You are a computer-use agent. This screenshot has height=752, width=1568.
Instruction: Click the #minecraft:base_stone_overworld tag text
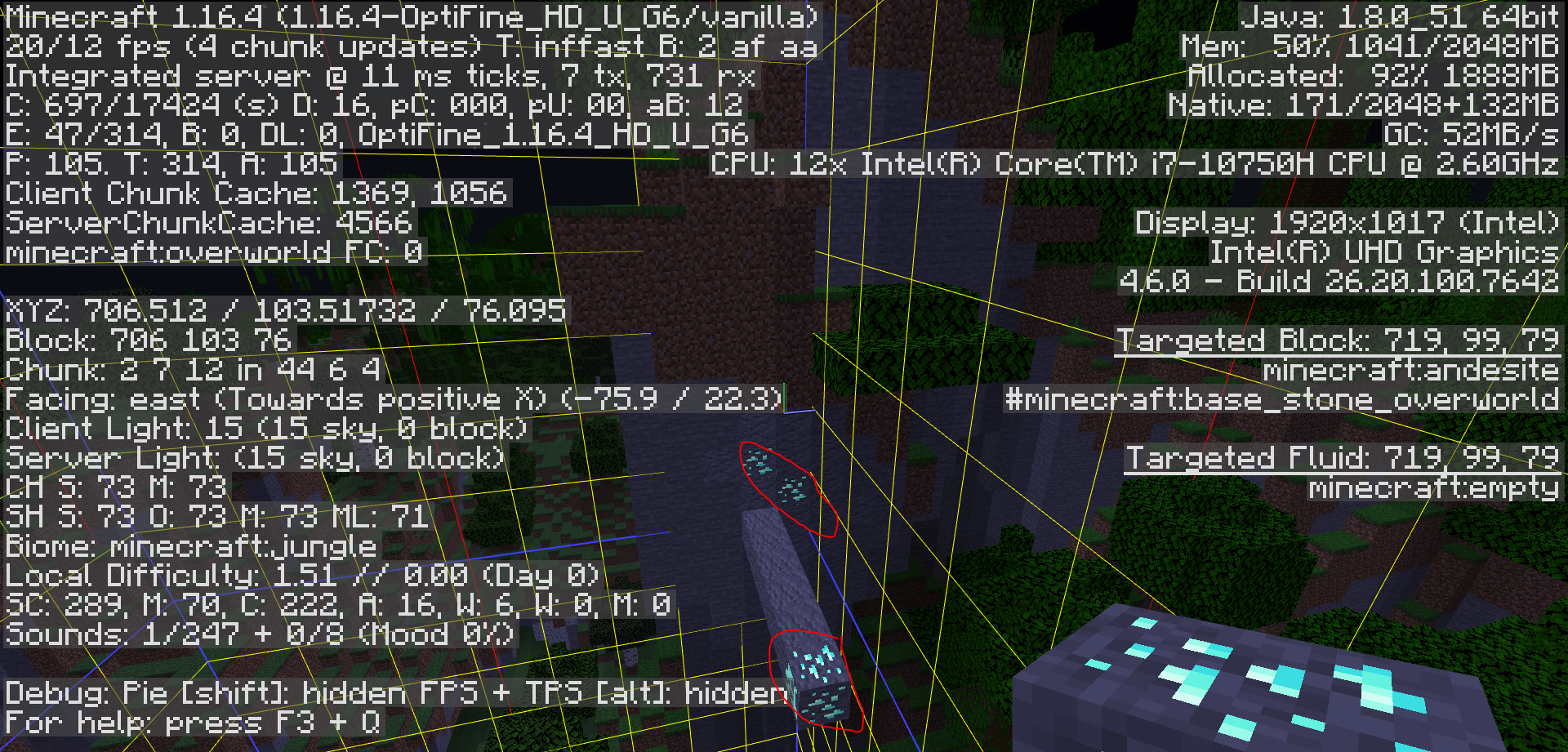coord(1282,399)
